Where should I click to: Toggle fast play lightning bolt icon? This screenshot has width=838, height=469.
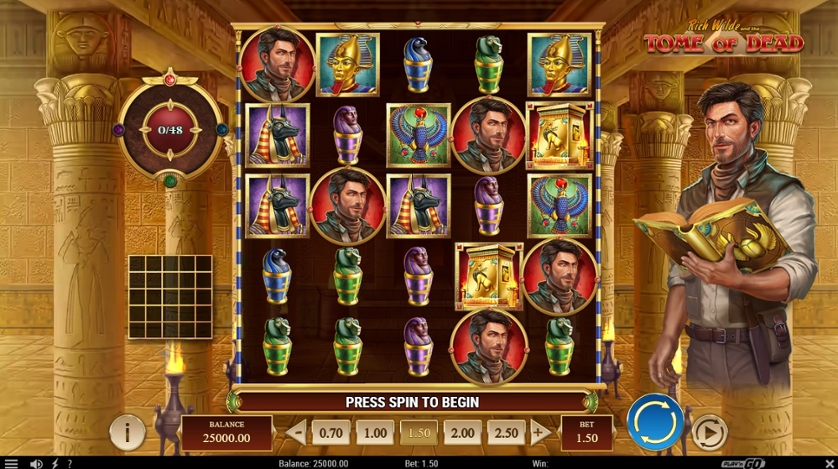click(54, 463)
